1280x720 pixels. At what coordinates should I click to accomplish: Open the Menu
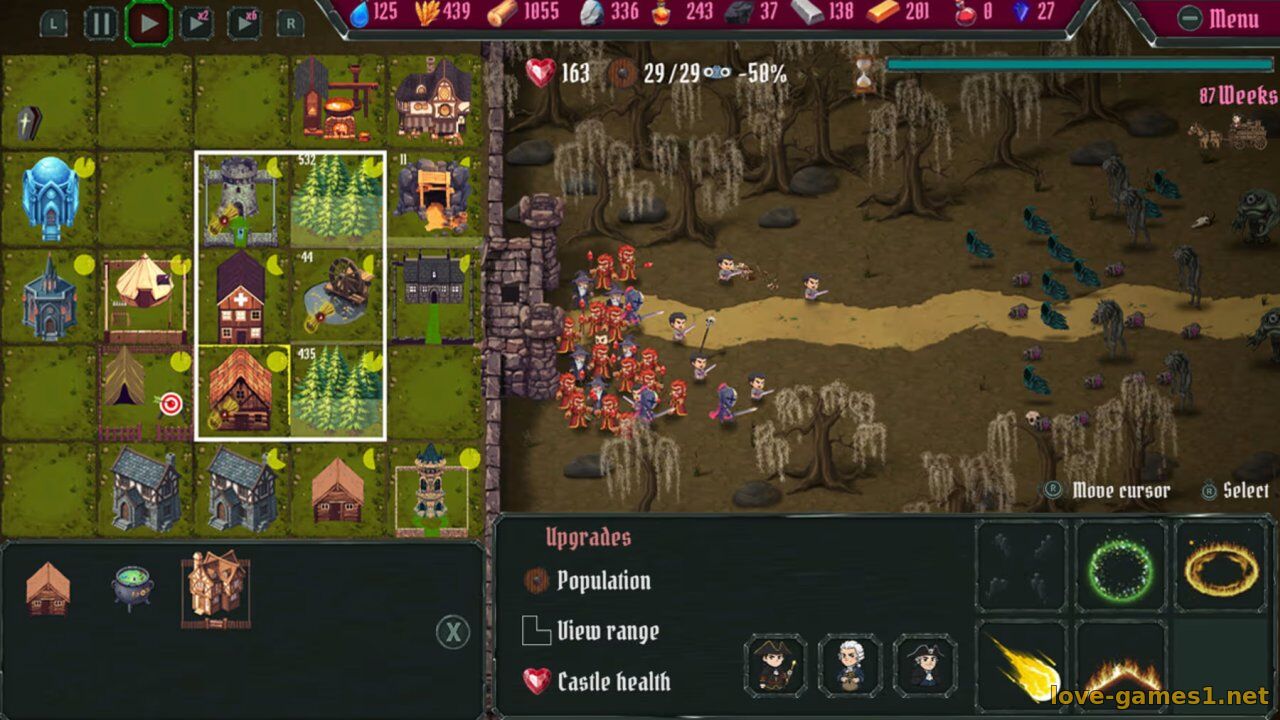(x=1219, y=18)
